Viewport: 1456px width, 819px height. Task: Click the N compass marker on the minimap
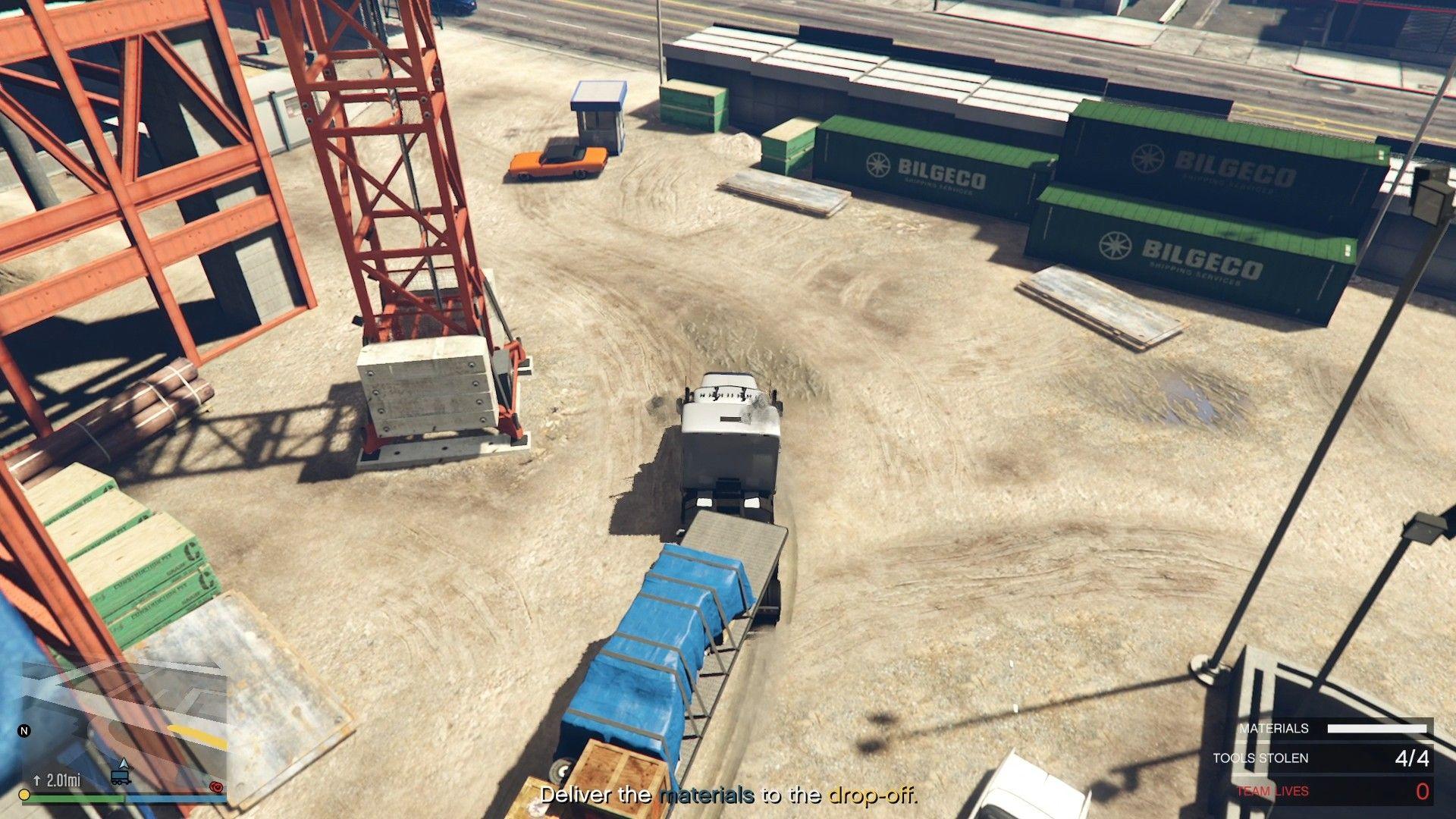click(x=24, y=730)
